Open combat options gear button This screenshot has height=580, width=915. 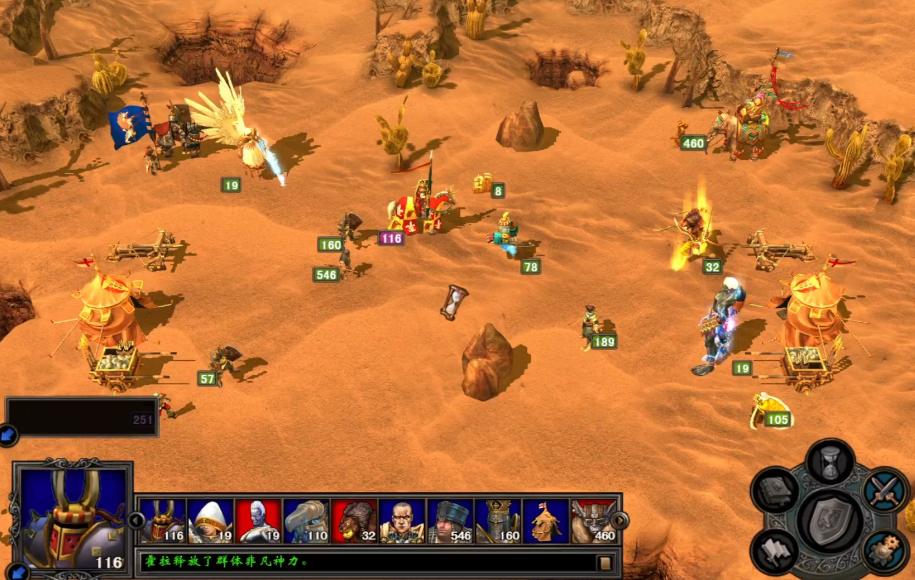(884, 549)
